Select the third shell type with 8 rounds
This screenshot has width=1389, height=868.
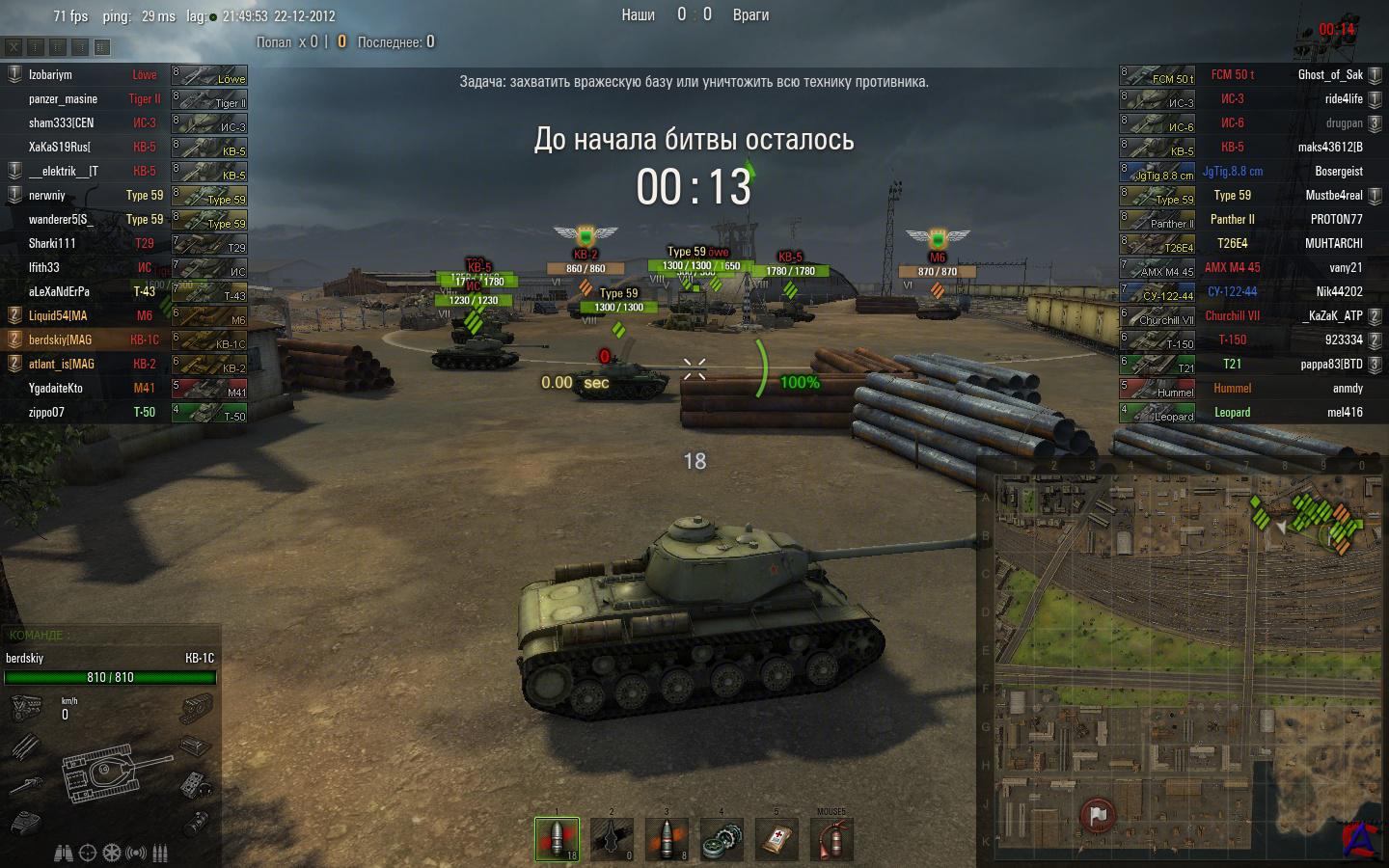pyautogui.click(x=667, y=839)
